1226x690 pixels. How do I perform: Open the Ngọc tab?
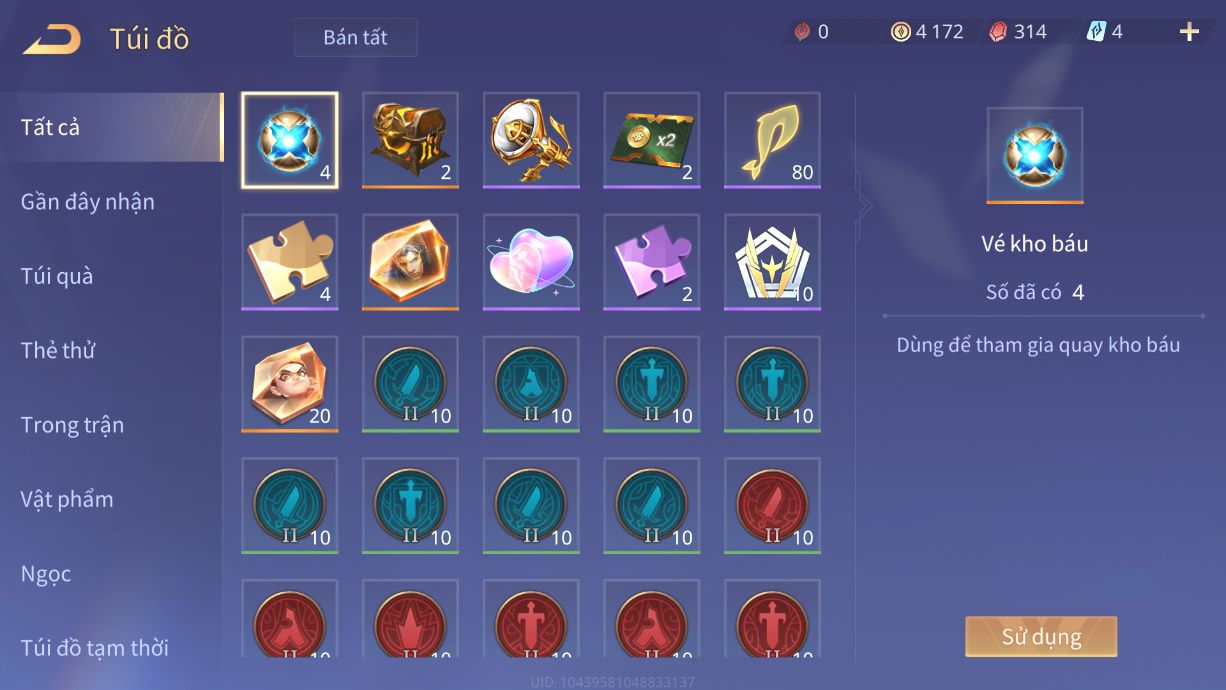(x=46, y=574)
